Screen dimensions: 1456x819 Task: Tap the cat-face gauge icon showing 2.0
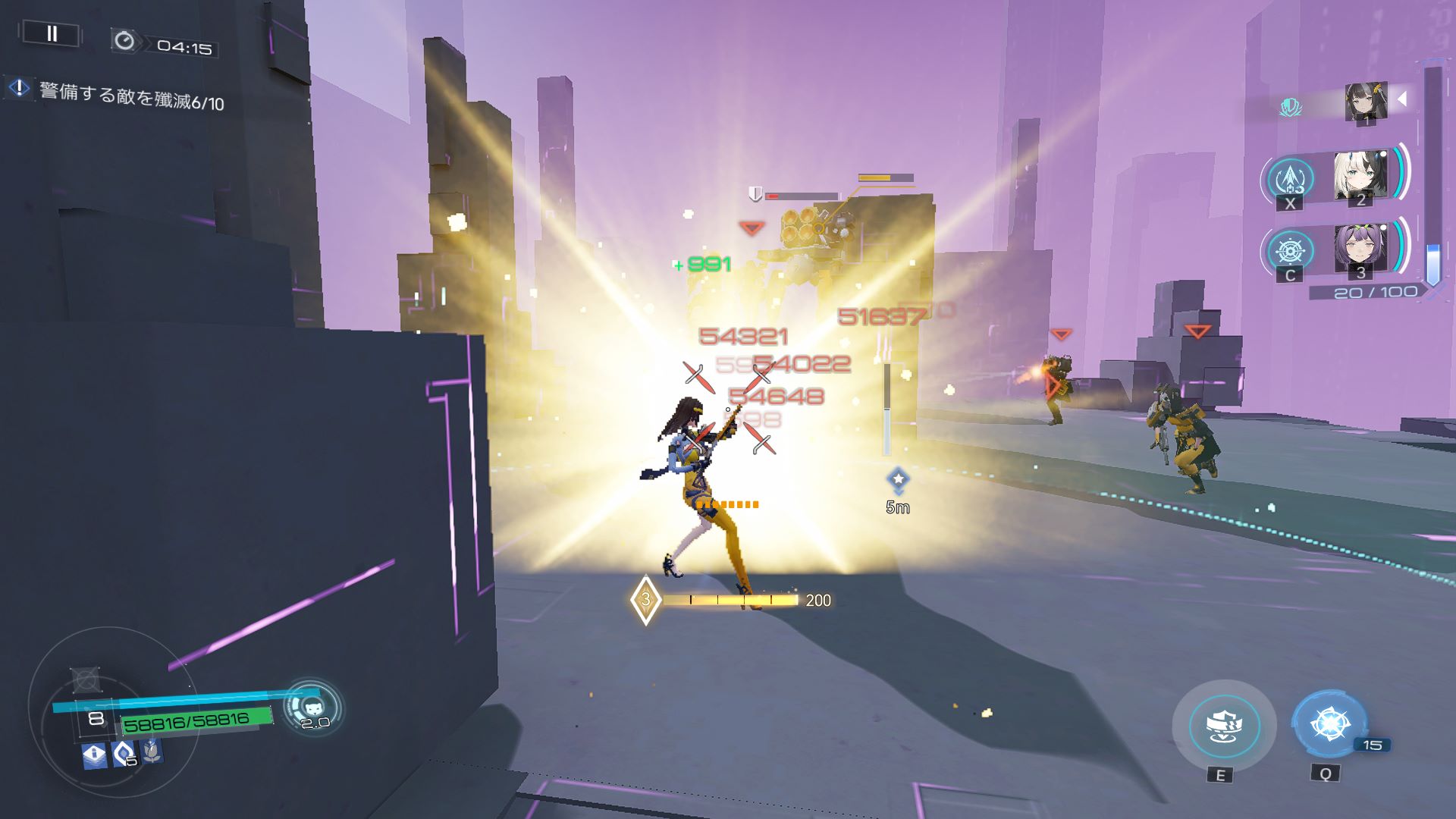(312, 708)
